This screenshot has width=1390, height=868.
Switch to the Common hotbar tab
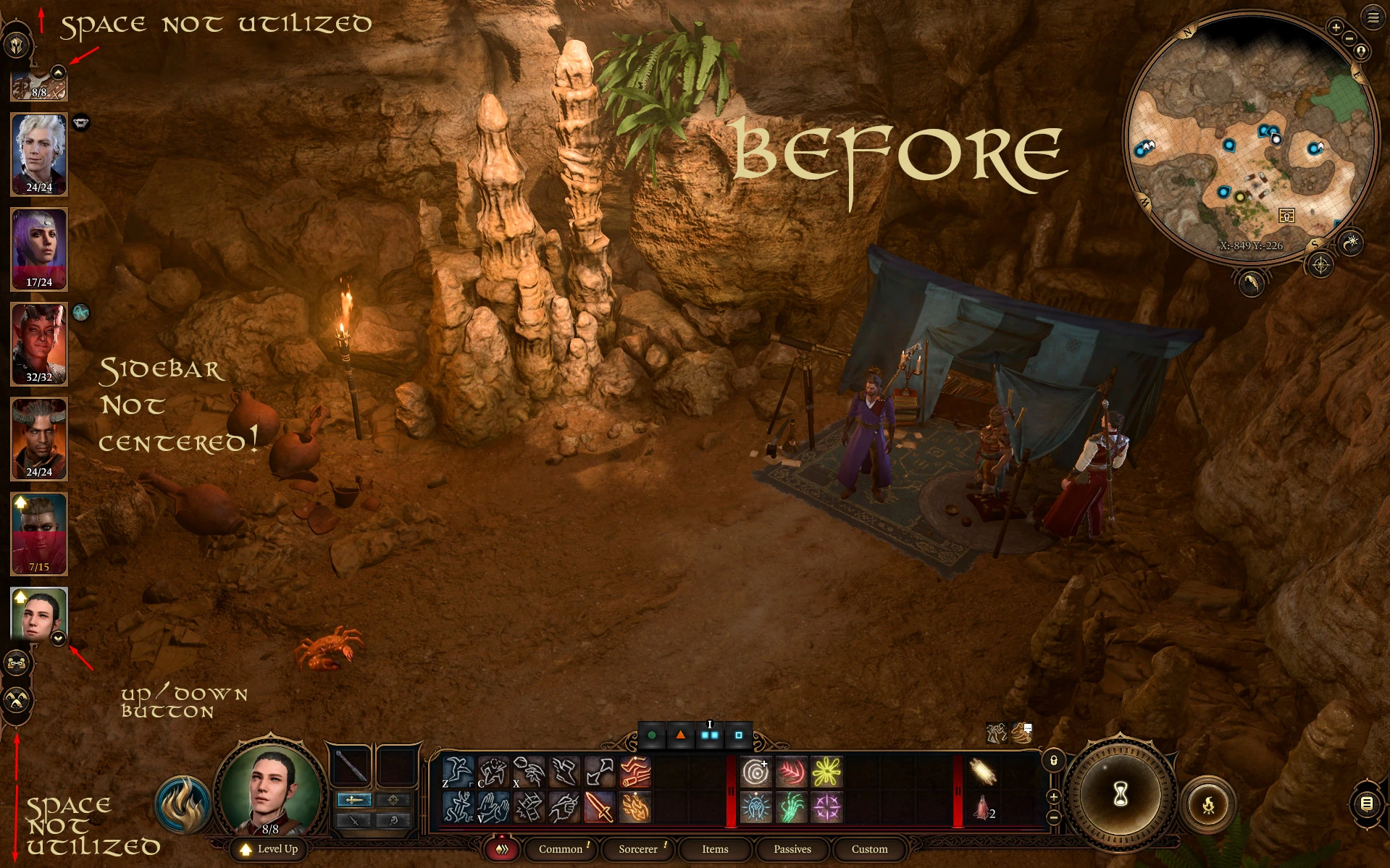pyautogui.click(x=560, y=849)
